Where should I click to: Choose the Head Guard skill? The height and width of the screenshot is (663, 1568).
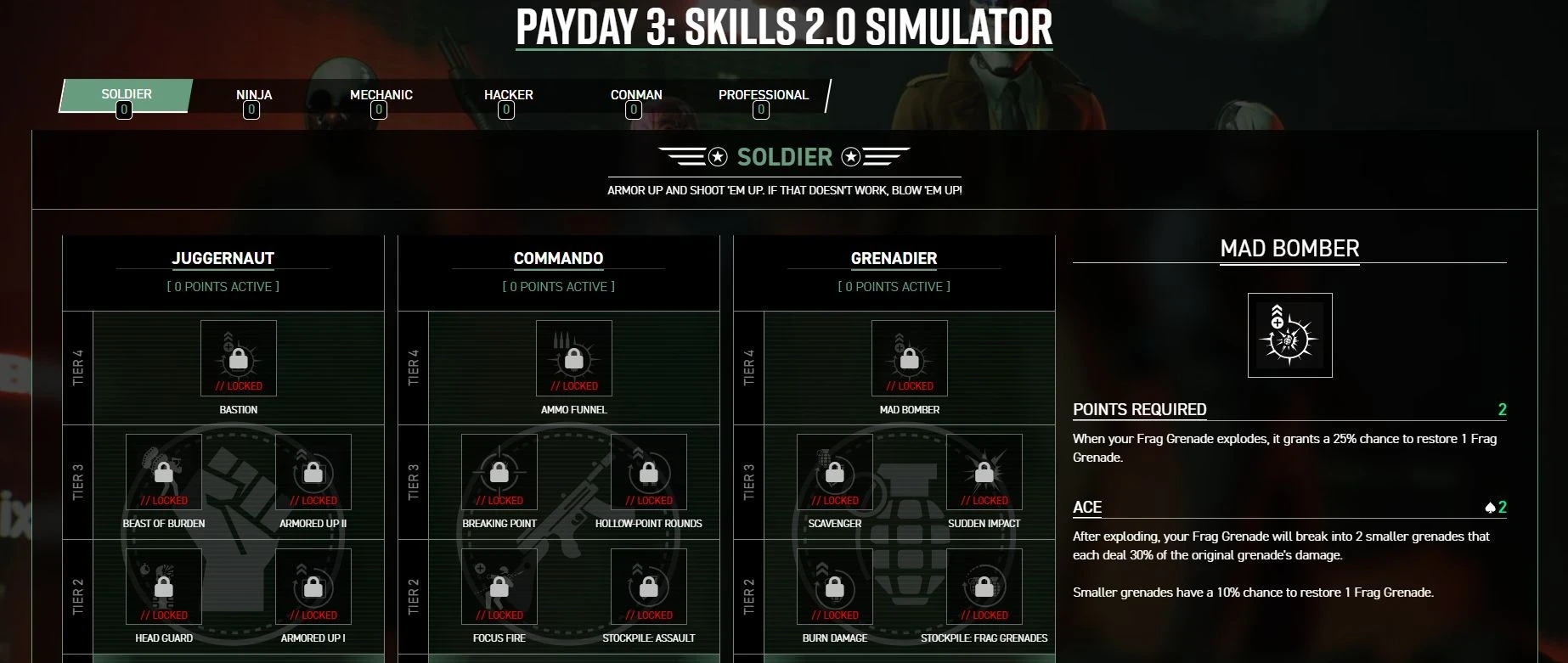click(x=164, y=587)
